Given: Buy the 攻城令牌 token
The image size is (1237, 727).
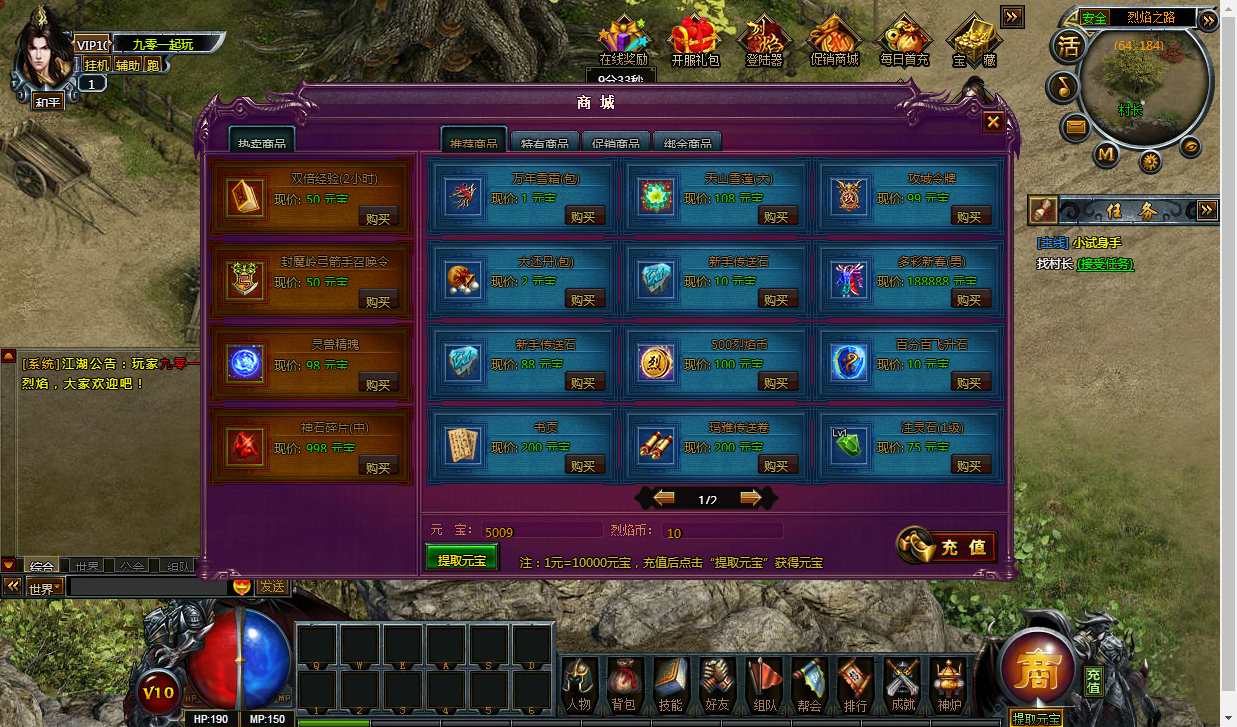Looking at the screenshot, I should tap(969, 216).
